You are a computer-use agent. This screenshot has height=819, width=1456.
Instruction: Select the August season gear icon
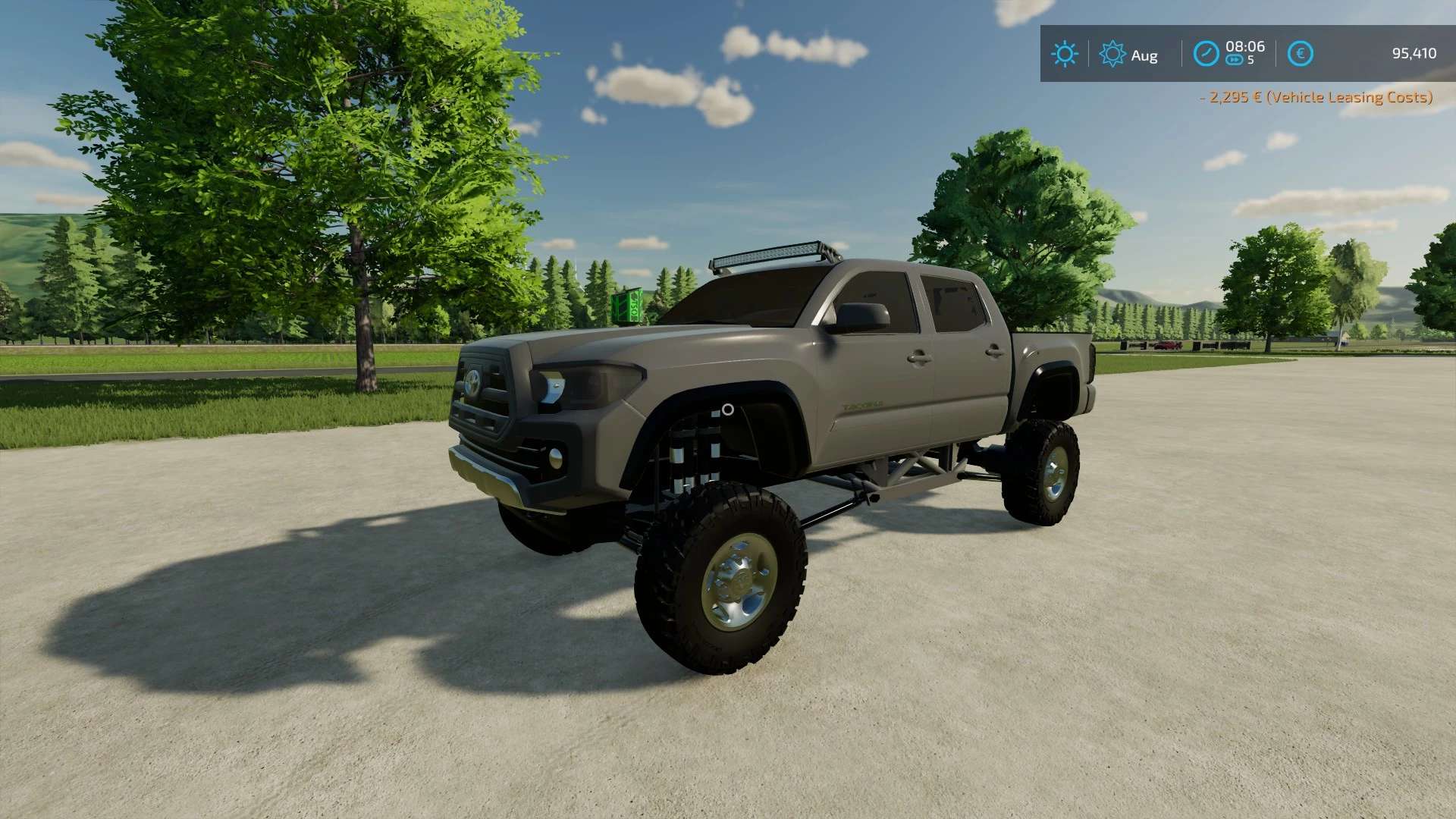(x=1112, y=54)
